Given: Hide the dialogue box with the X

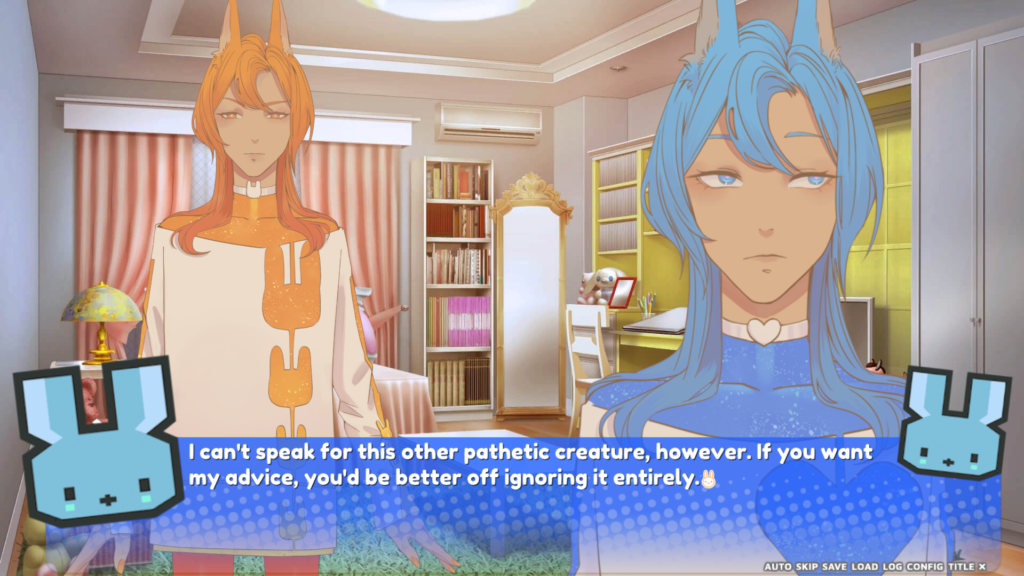Looking at the screenshot, I should (x=982, y=566).
